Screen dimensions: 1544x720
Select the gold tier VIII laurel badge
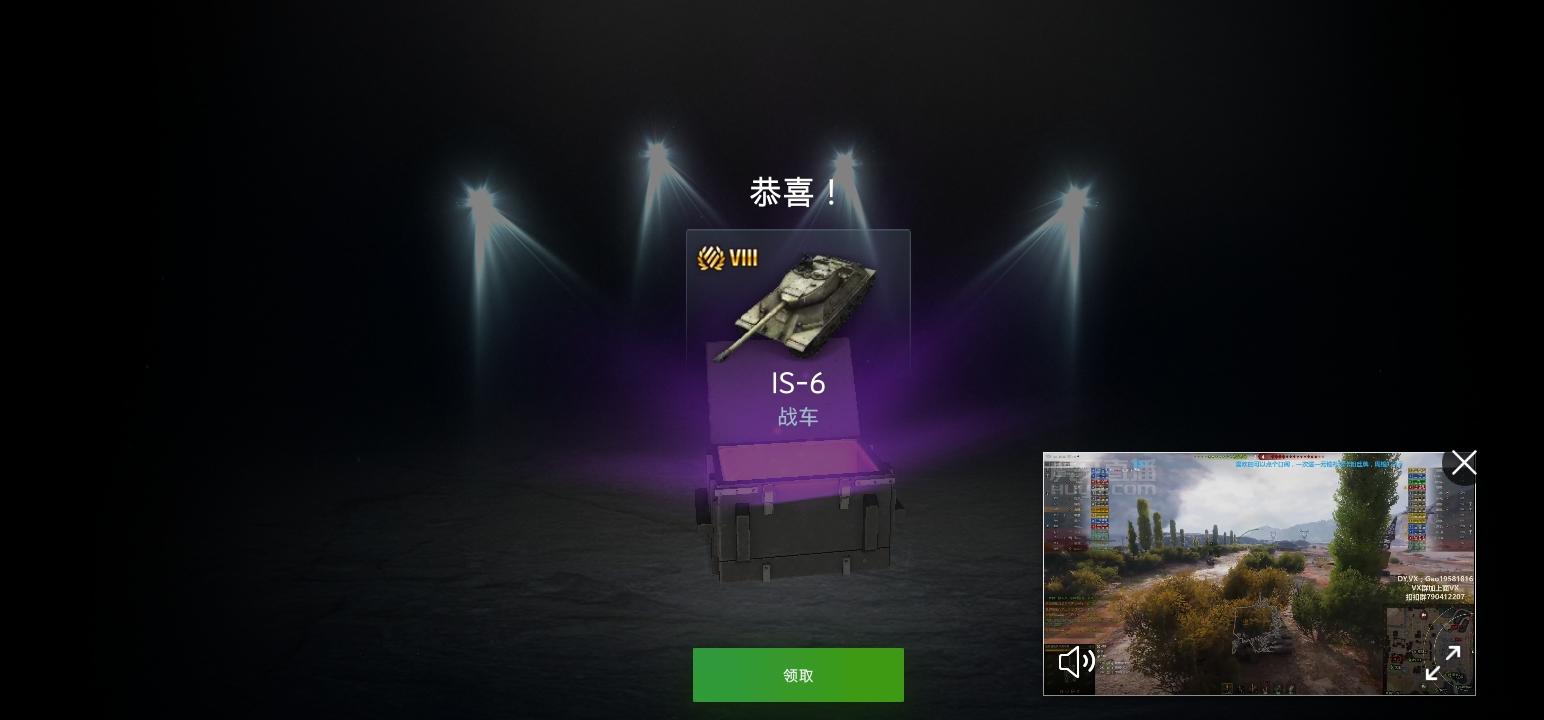coord(727,257)
